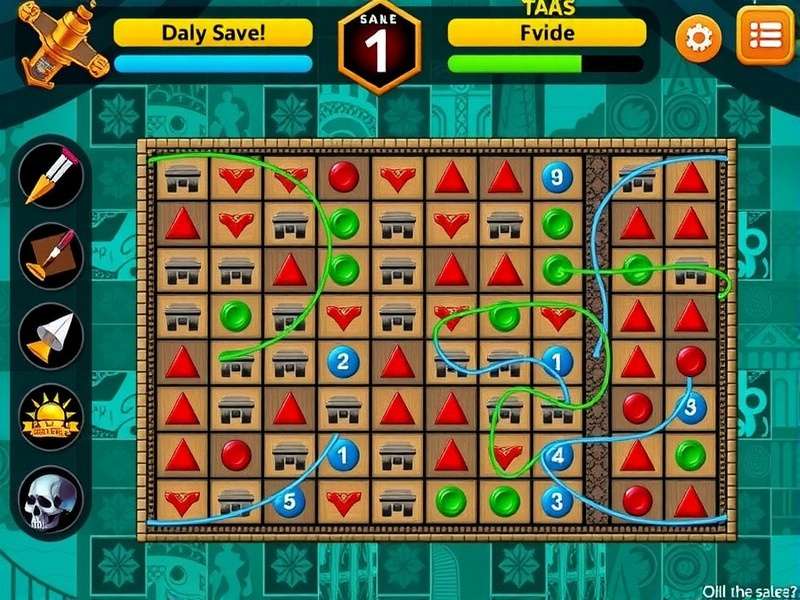Click the yellow Daly Save! button
The width and height of the screenshot is (800, 600).
pos(213,32)
